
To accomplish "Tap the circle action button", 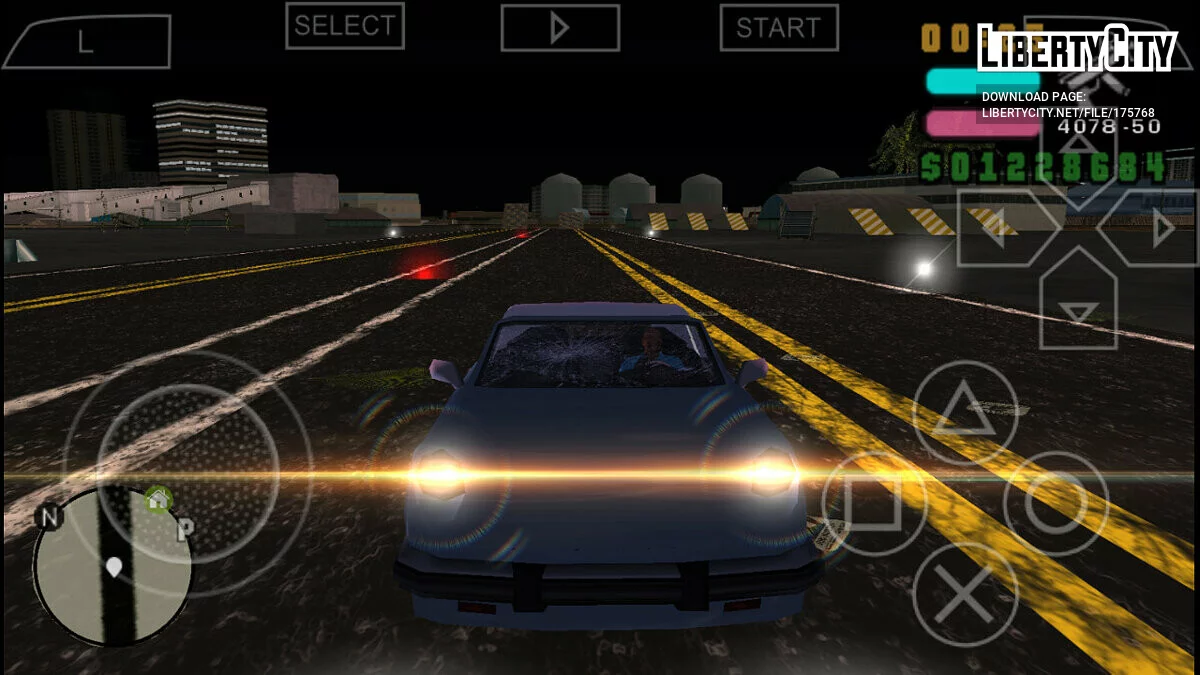I will [1056, 503].
